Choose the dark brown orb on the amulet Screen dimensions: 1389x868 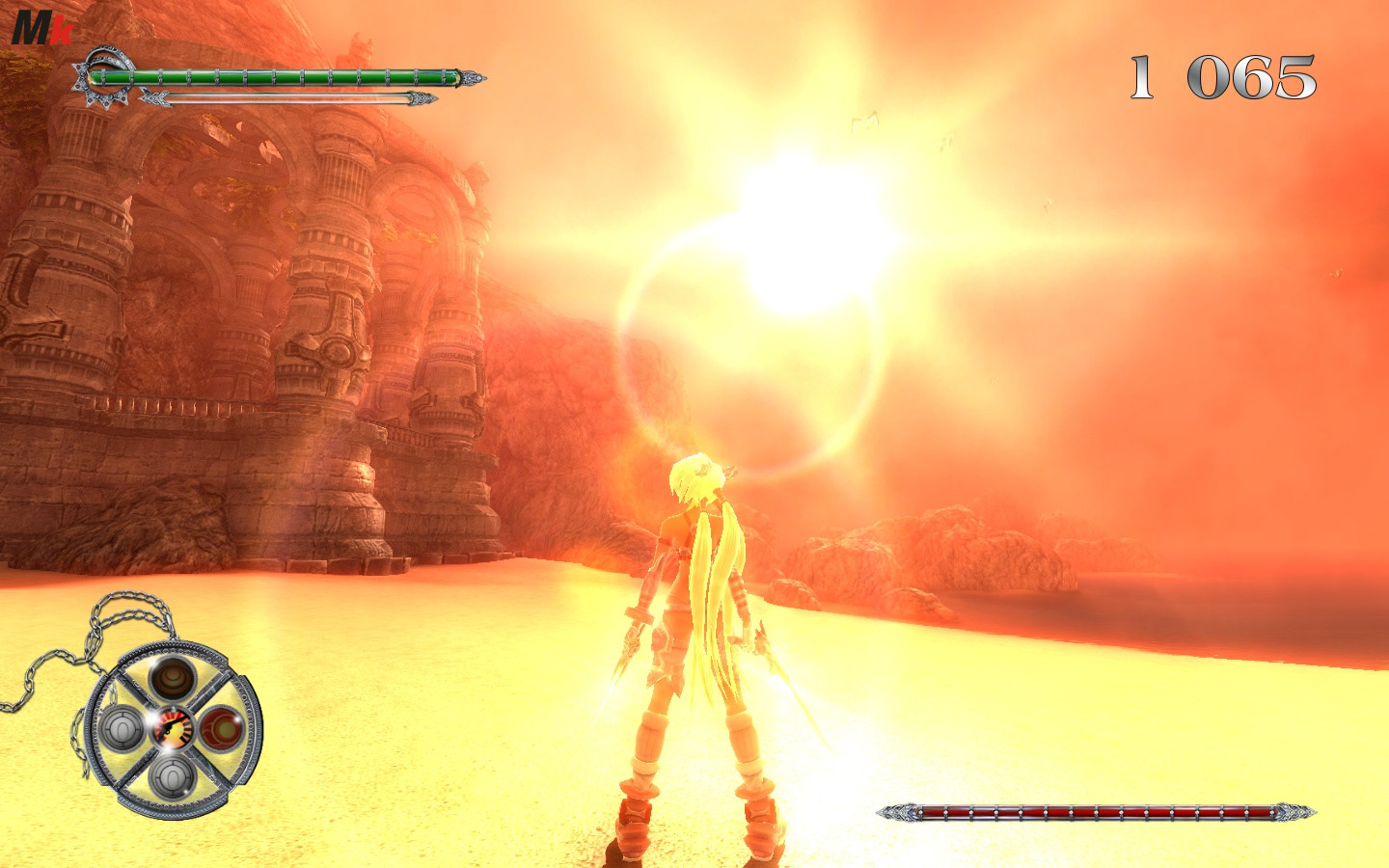coord(173,677)
